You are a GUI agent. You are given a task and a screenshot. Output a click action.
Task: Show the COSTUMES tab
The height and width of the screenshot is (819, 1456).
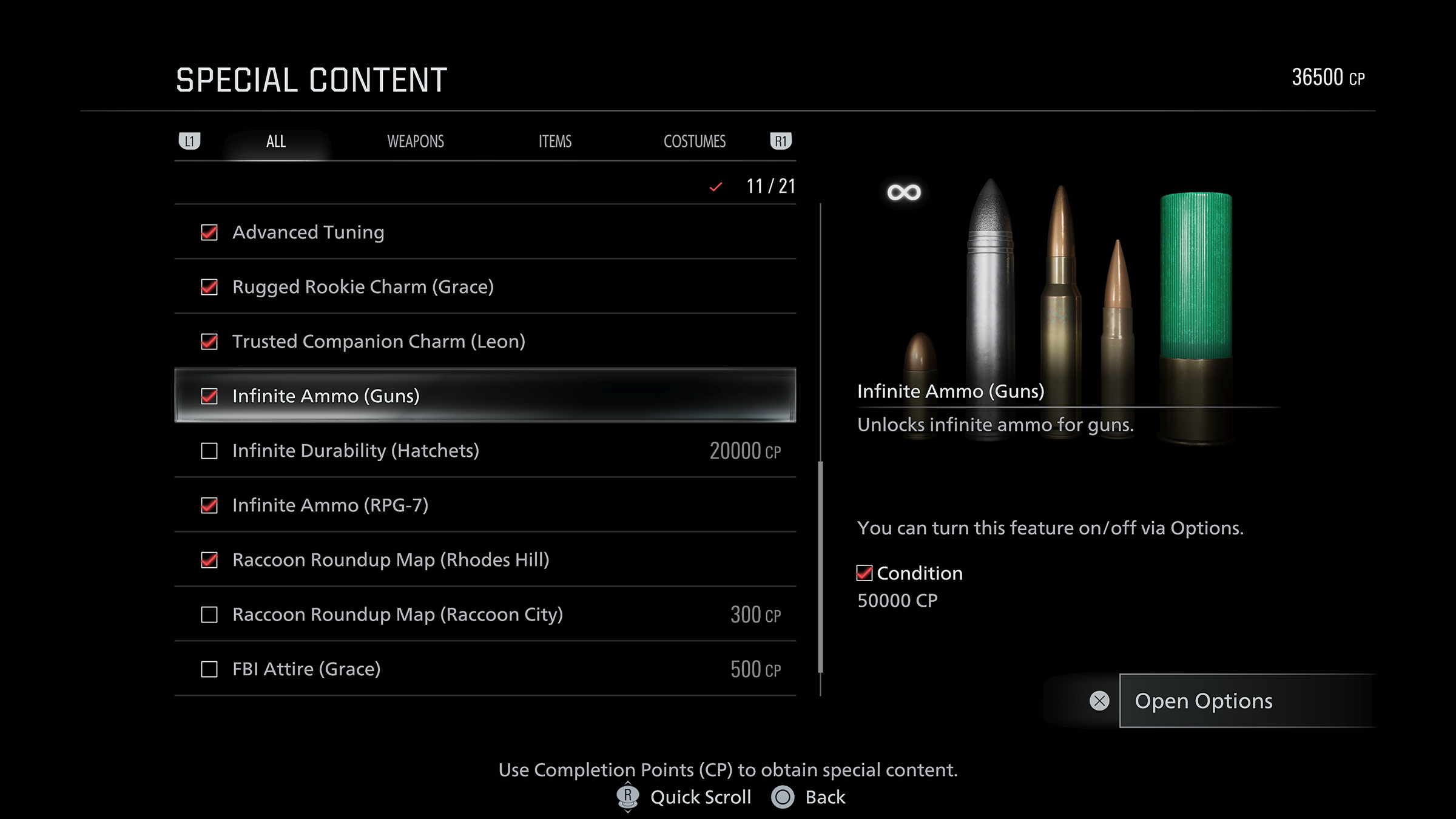[x=695, y=142]
